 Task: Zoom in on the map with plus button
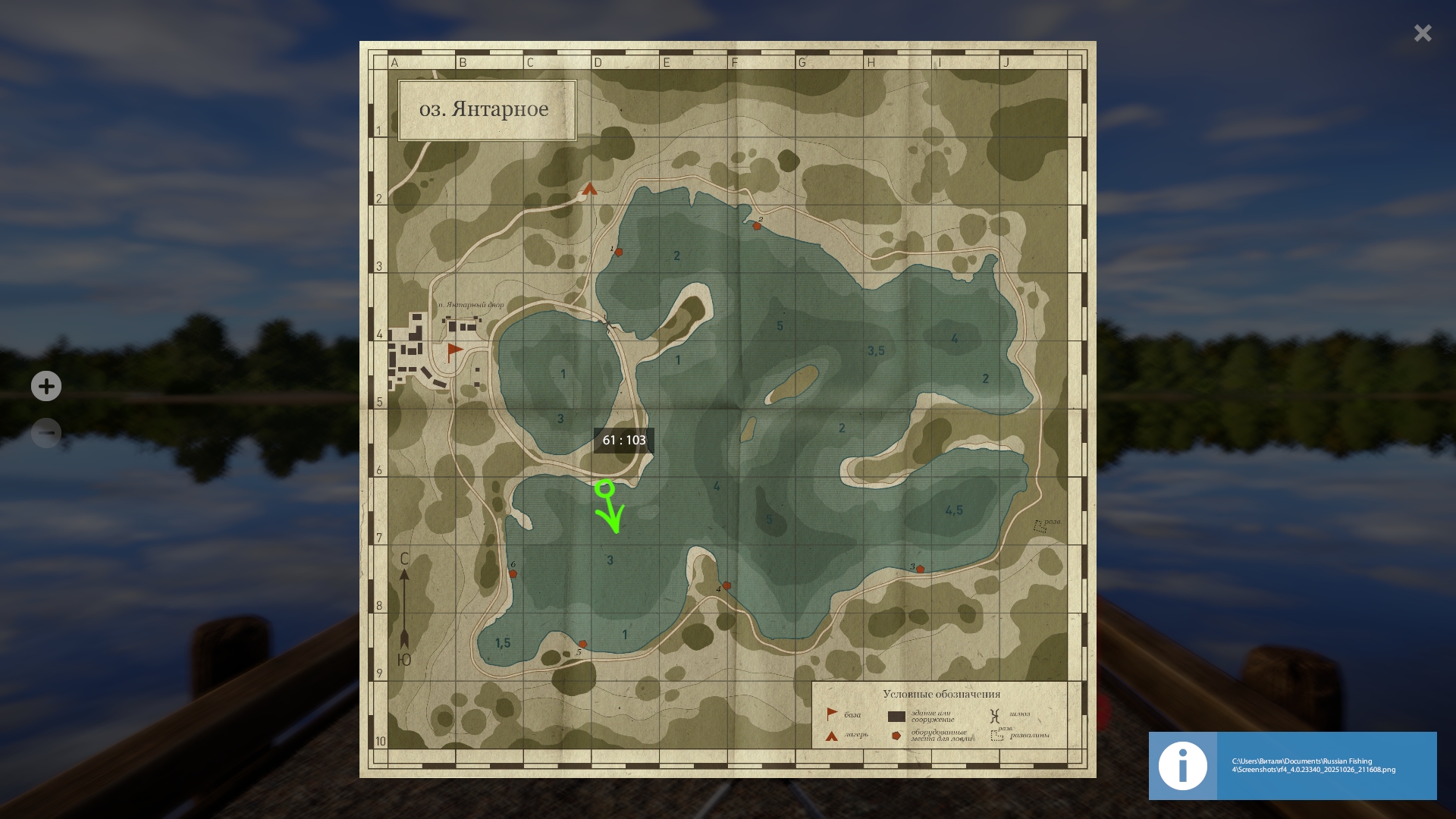point(46,386)
